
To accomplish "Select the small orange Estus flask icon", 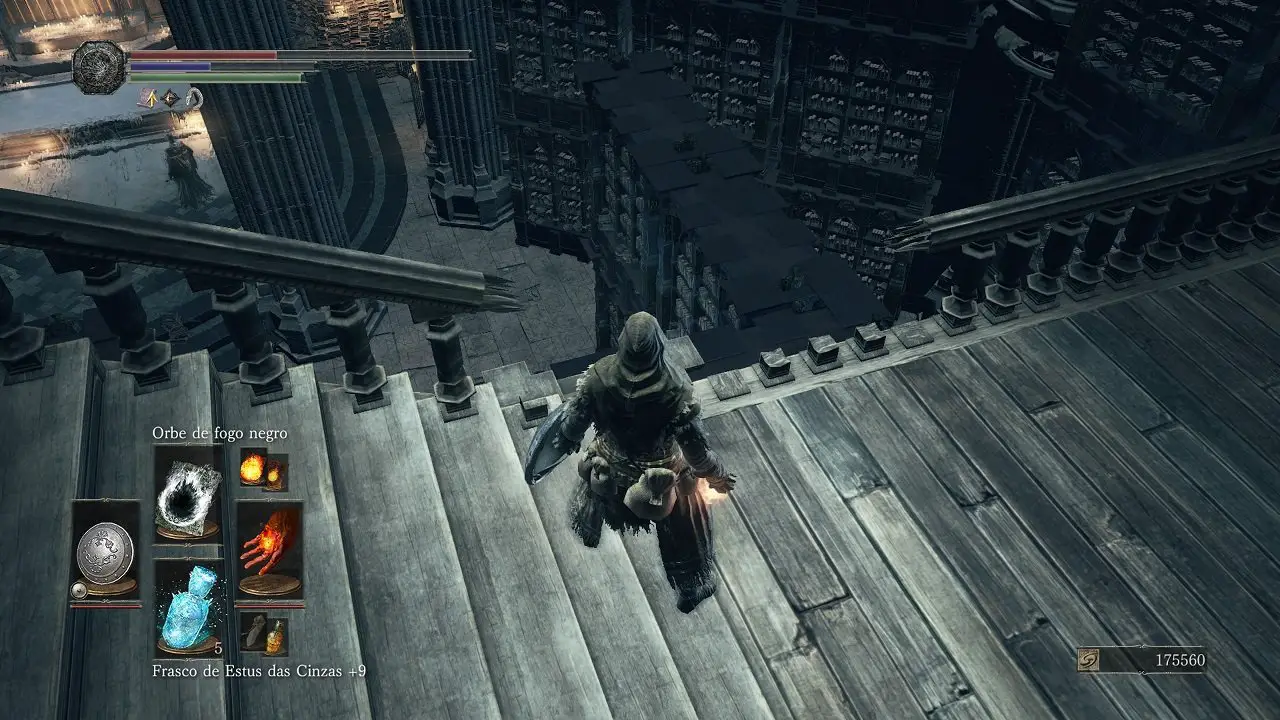I will pyautogui.click(x=273, y=636).
